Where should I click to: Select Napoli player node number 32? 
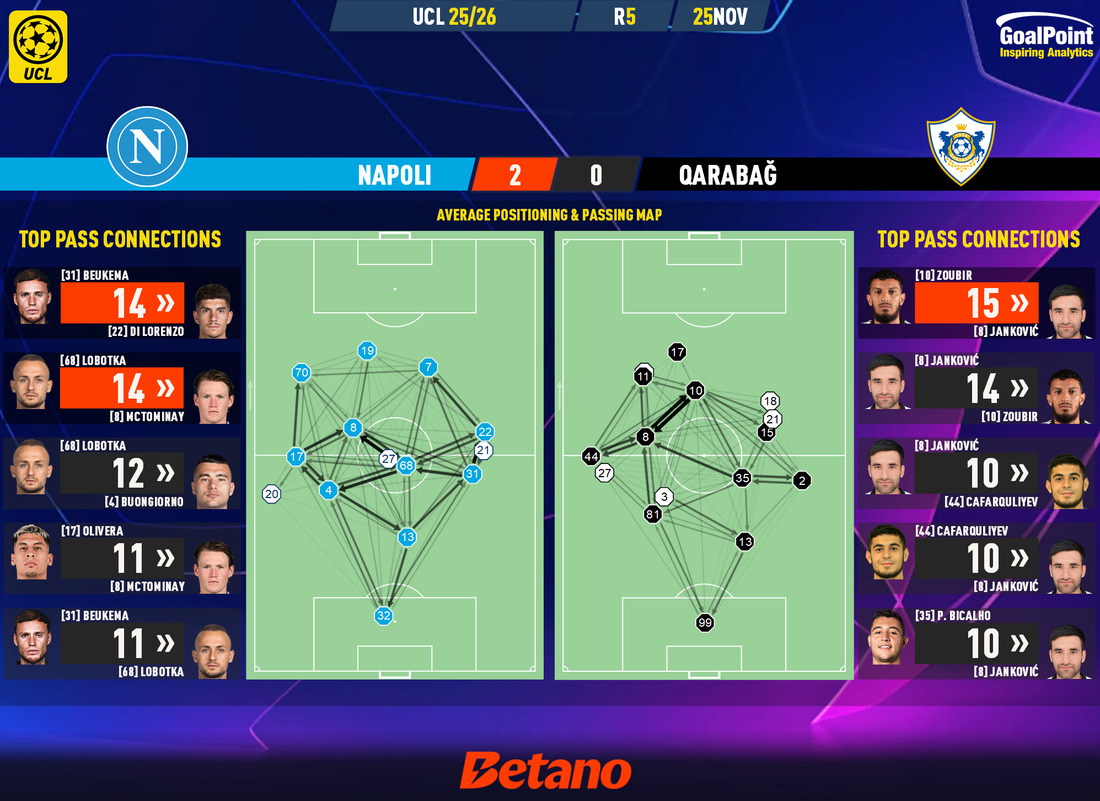click(383, 616)
